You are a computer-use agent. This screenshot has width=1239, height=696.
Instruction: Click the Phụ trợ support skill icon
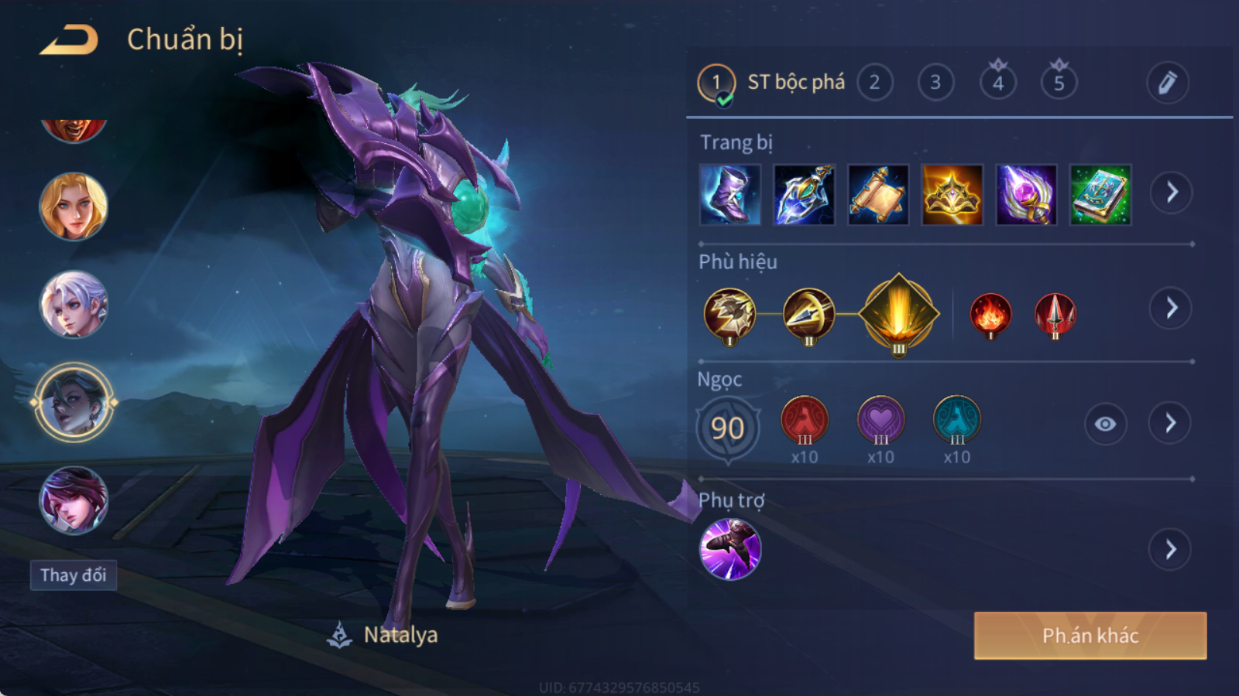[x=730, y=549]
